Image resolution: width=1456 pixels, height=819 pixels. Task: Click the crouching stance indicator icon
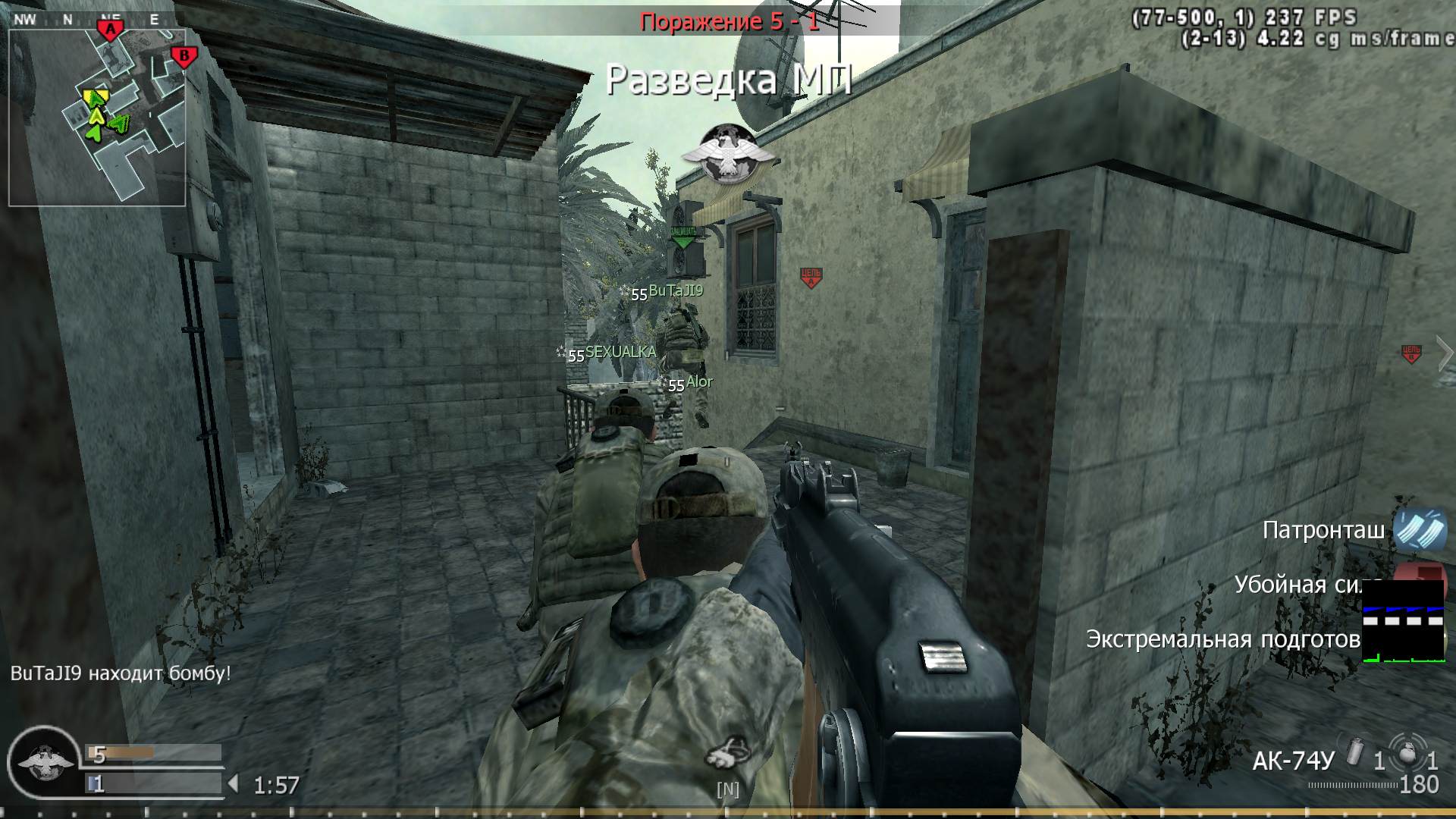728,753
